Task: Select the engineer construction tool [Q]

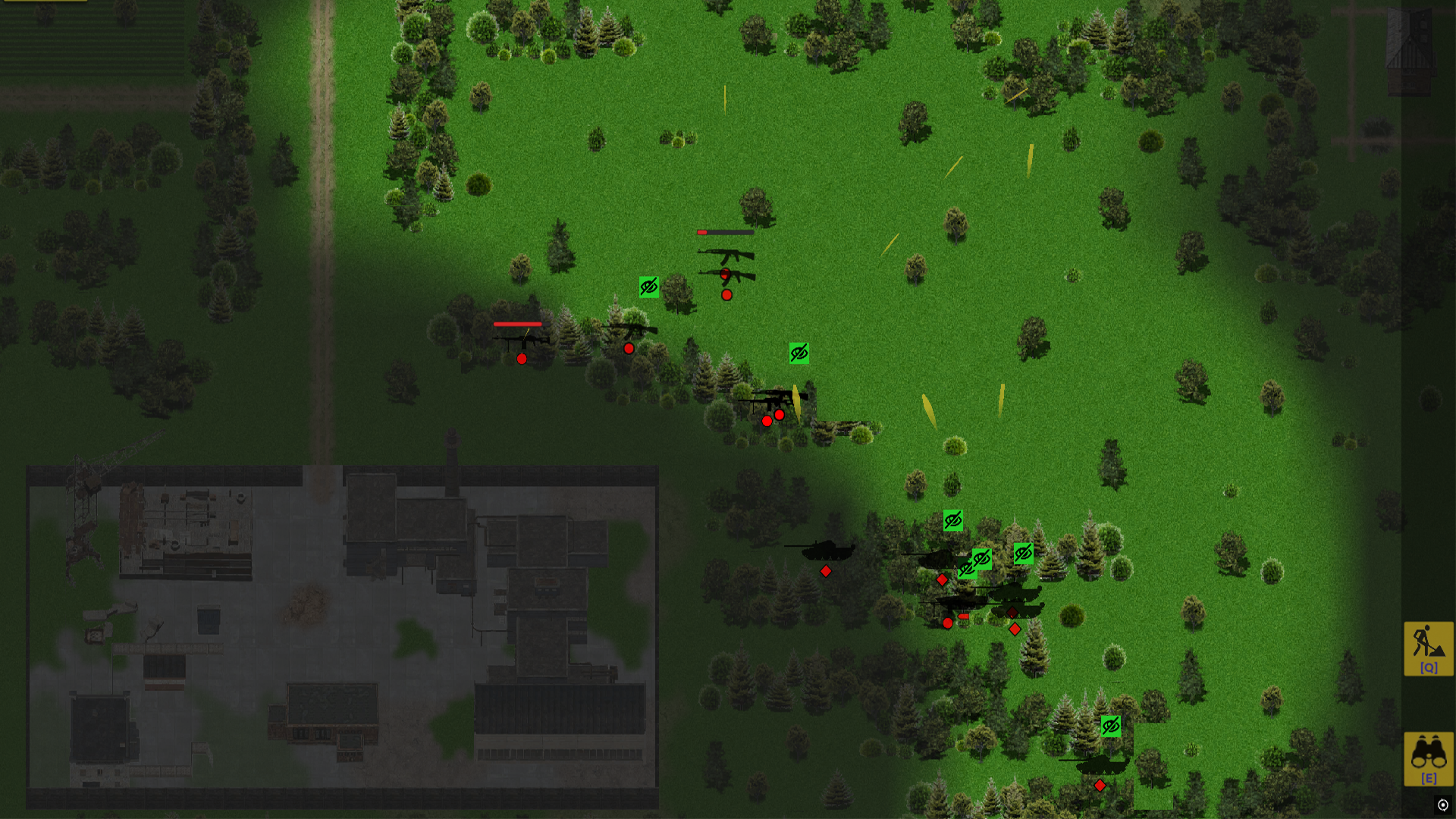Action: coord(1428,648)
